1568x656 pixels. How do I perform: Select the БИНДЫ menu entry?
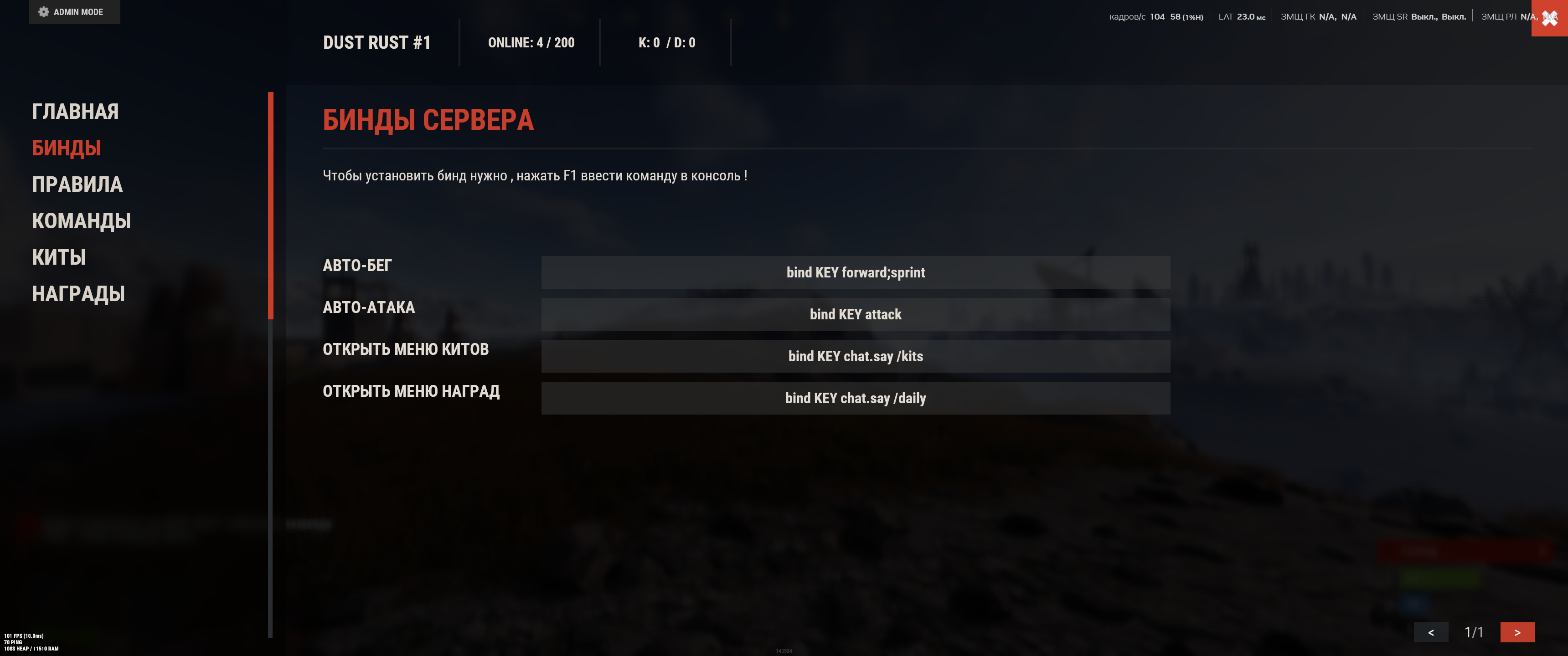66,148
